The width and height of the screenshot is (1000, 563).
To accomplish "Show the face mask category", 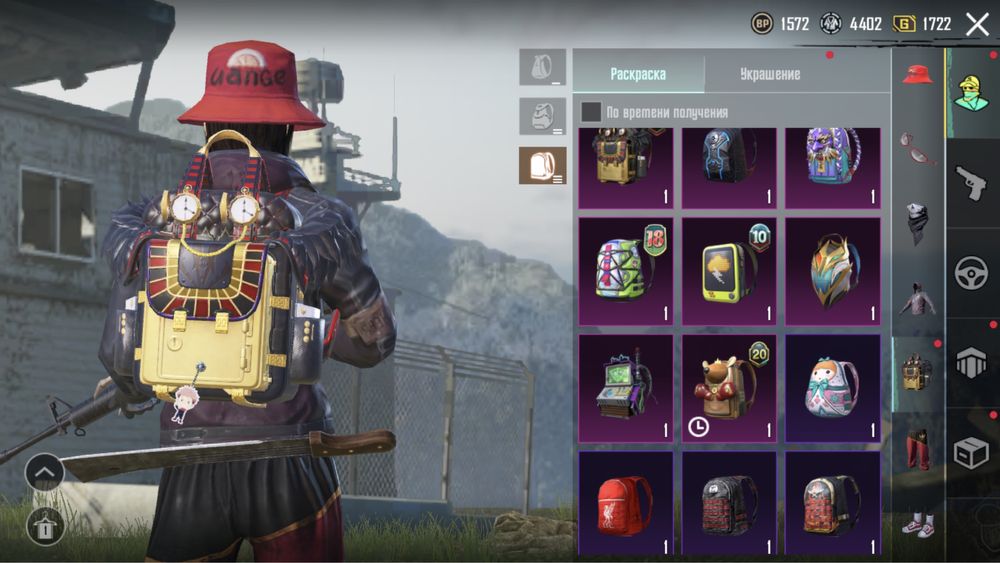I will pyautogui.click(x=917, y=222).
